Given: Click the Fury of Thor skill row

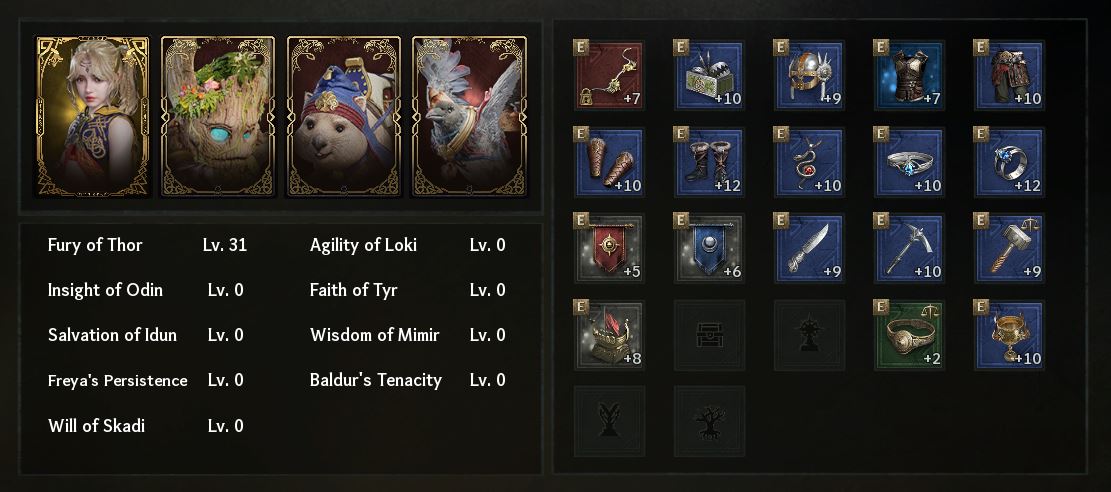Looking at the screenshot, I should pos(147,245).
